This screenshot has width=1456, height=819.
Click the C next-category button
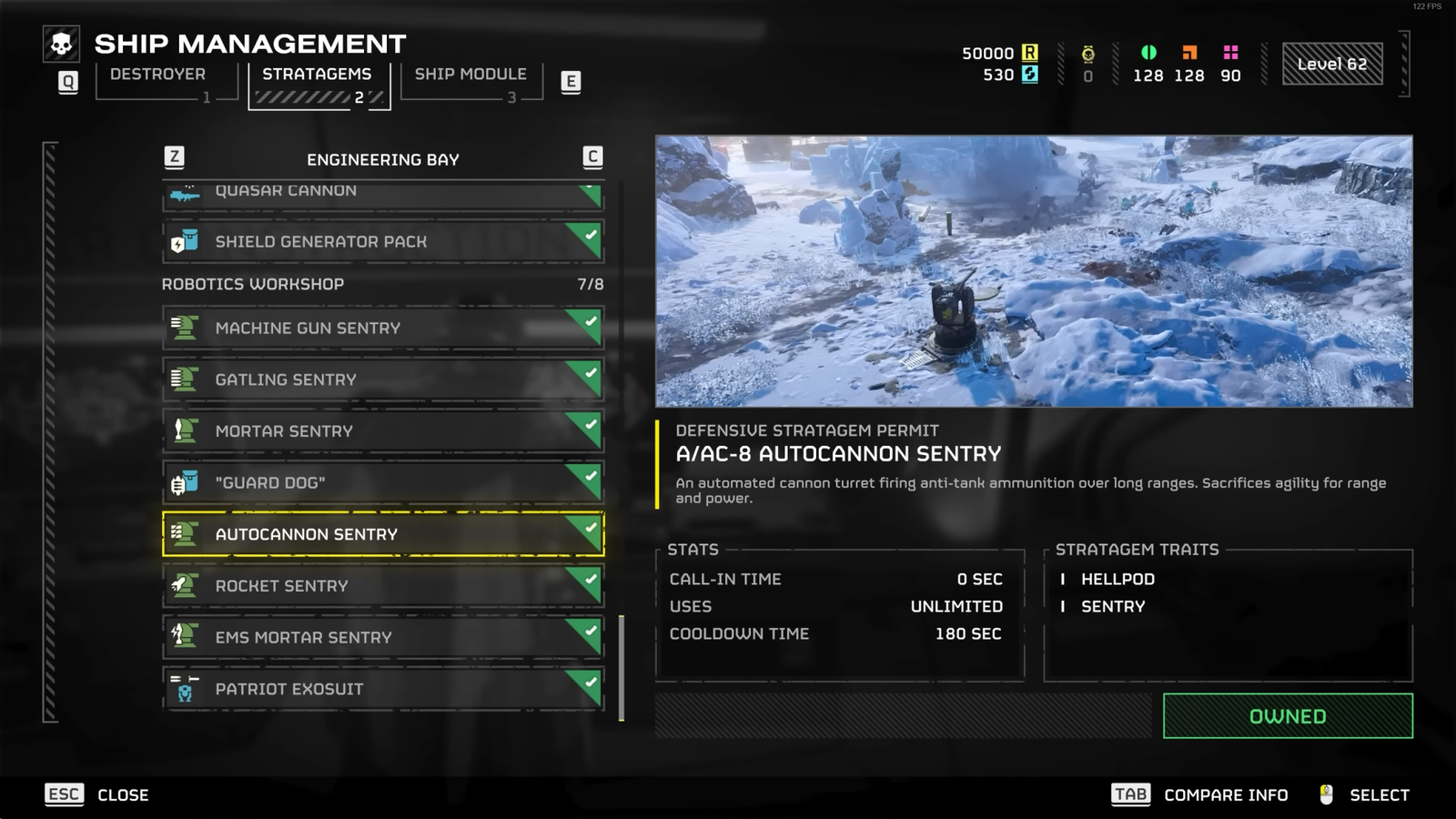pyautogui.click(x=592, y=157)
